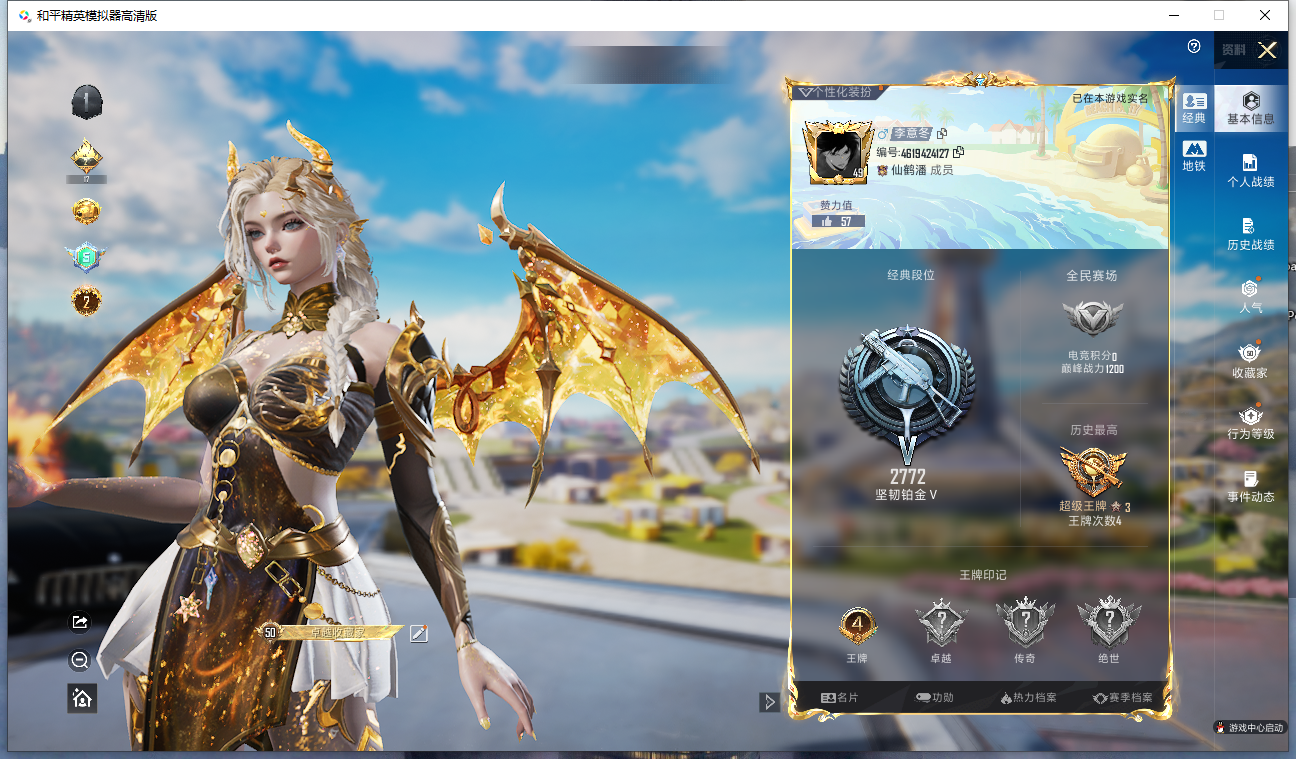The image size is (1296, 759).
Task: Close the profile screen with the X
Action: click(1267, 51)
